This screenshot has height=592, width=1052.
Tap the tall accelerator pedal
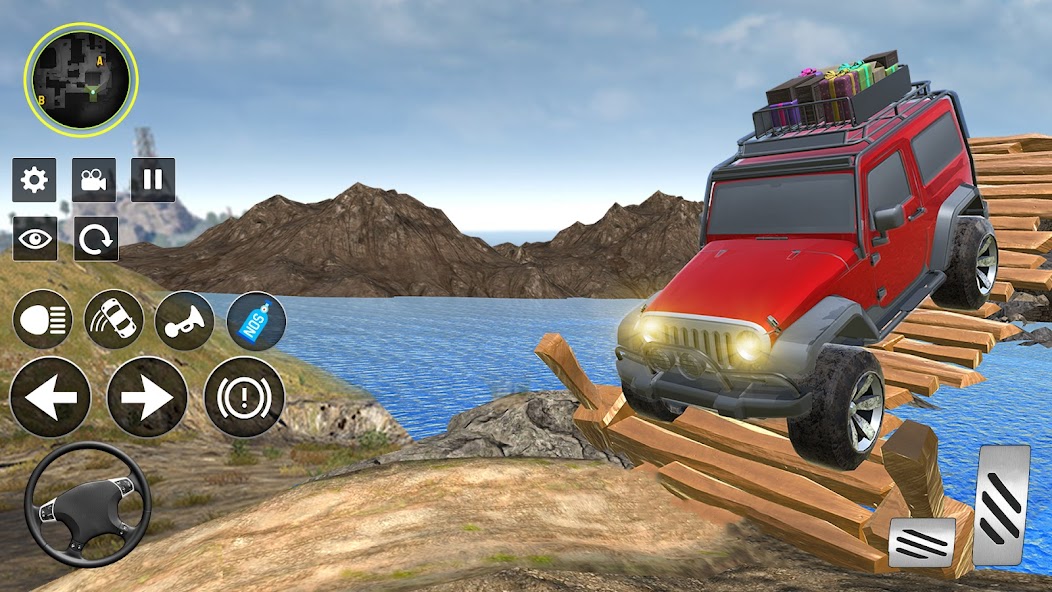pyautogui.click(x=1001, y=504)
